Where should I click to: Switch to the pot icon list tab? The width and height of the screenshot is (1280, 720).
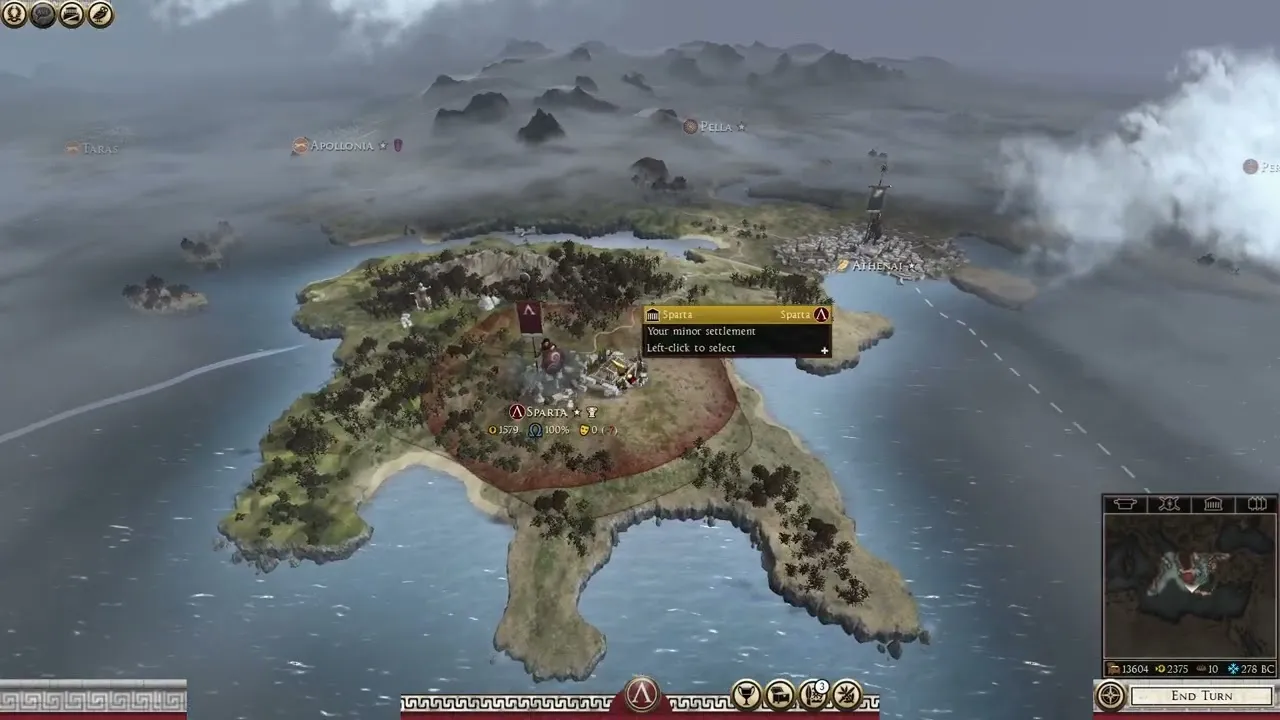coord(1124,504)
